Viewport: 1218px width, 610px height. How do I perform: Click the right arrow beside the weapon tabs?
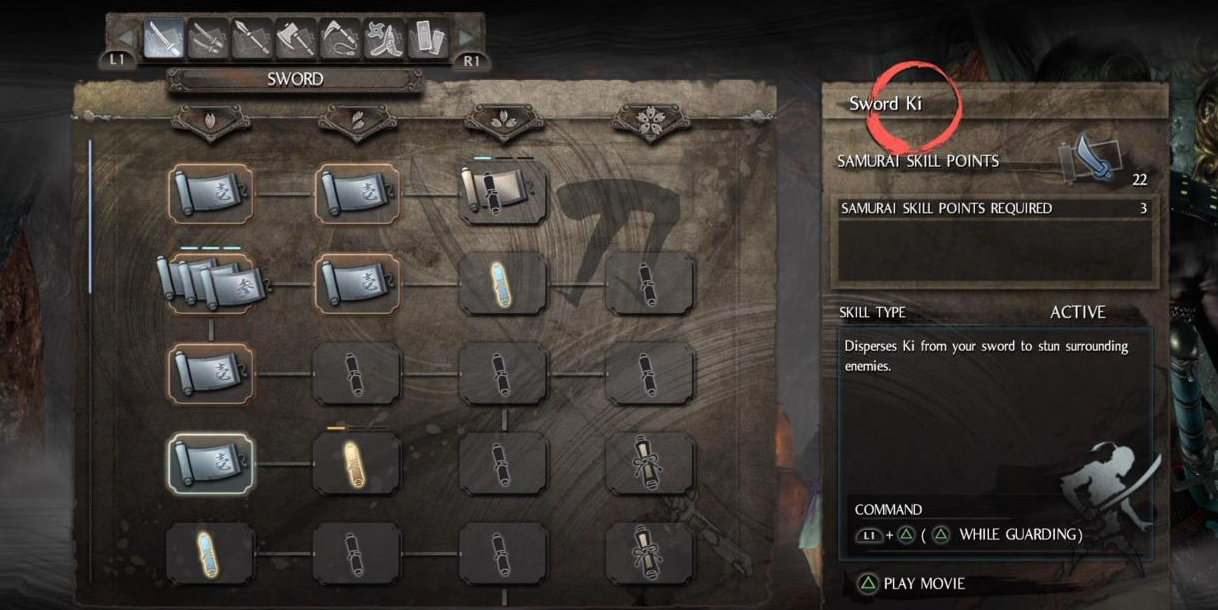pos(466,40)
